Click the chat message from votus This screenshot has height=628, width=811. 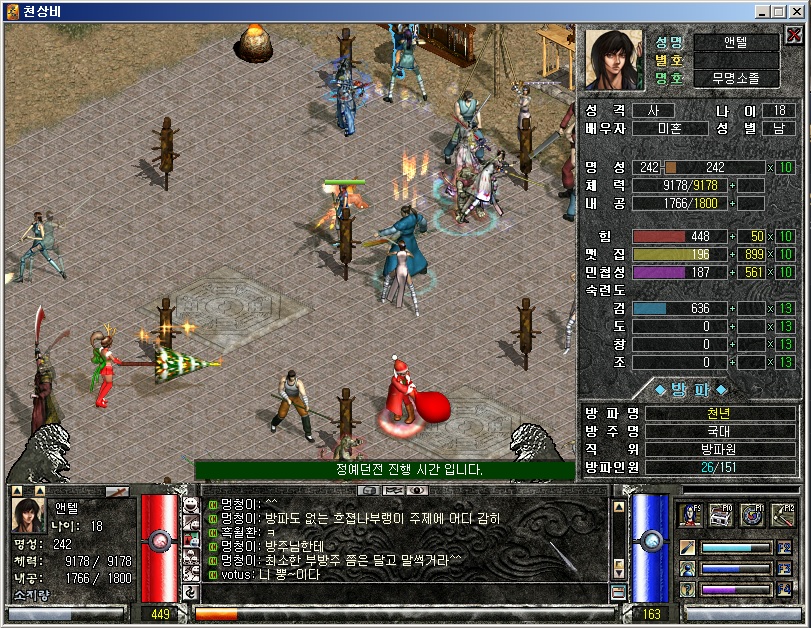(266, 574)
